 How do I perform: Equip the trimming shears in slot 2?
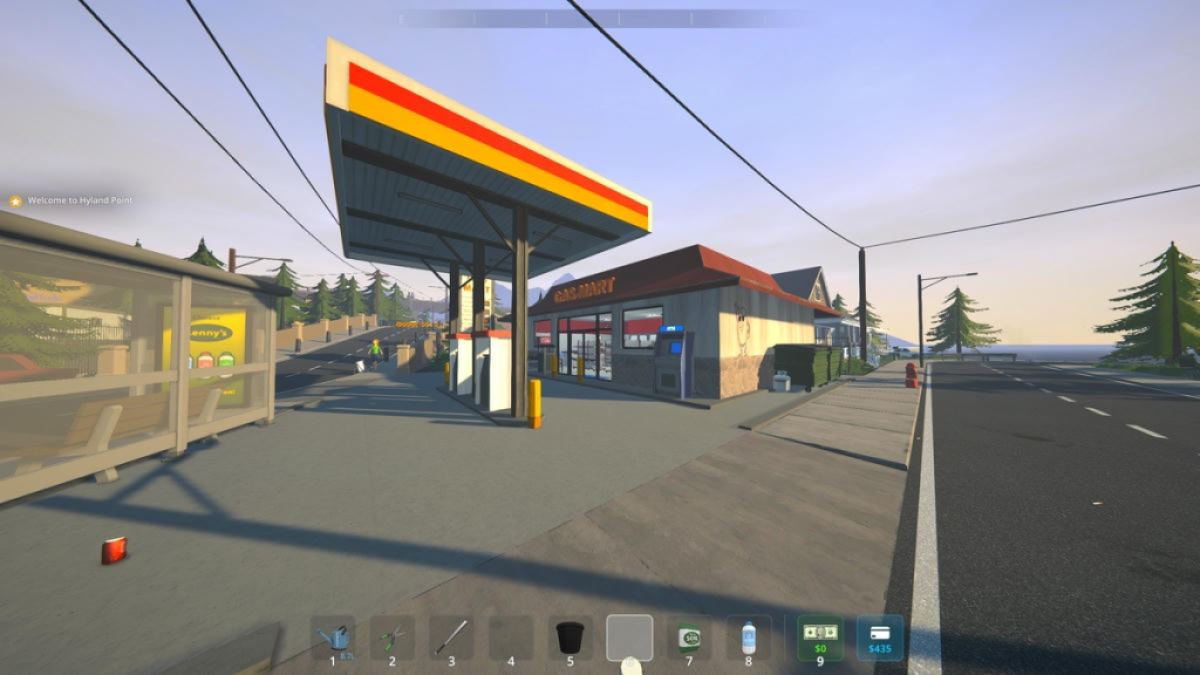(392, 637)
